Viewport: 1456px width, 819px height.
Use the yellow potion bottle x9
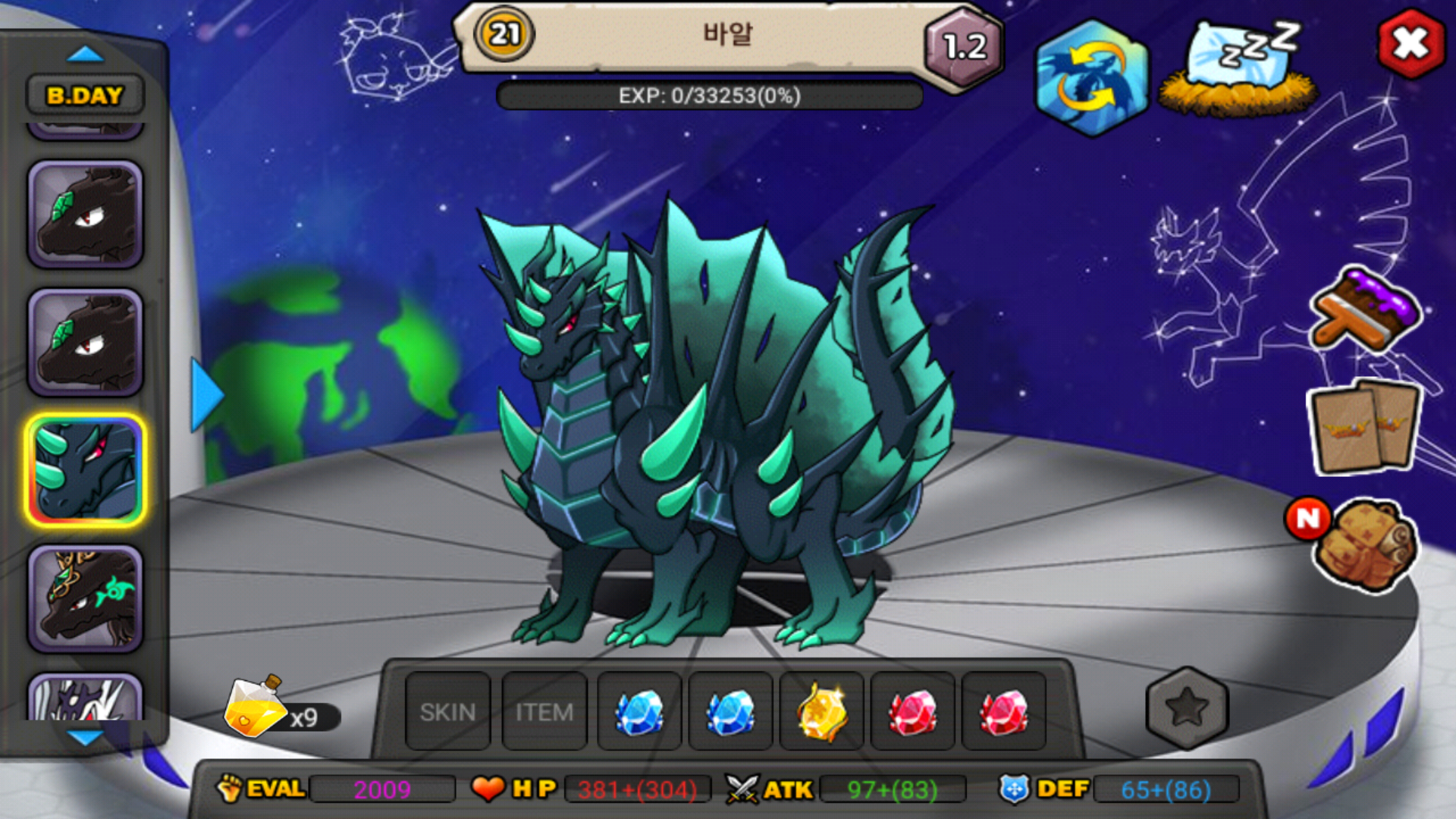(254, 709)
